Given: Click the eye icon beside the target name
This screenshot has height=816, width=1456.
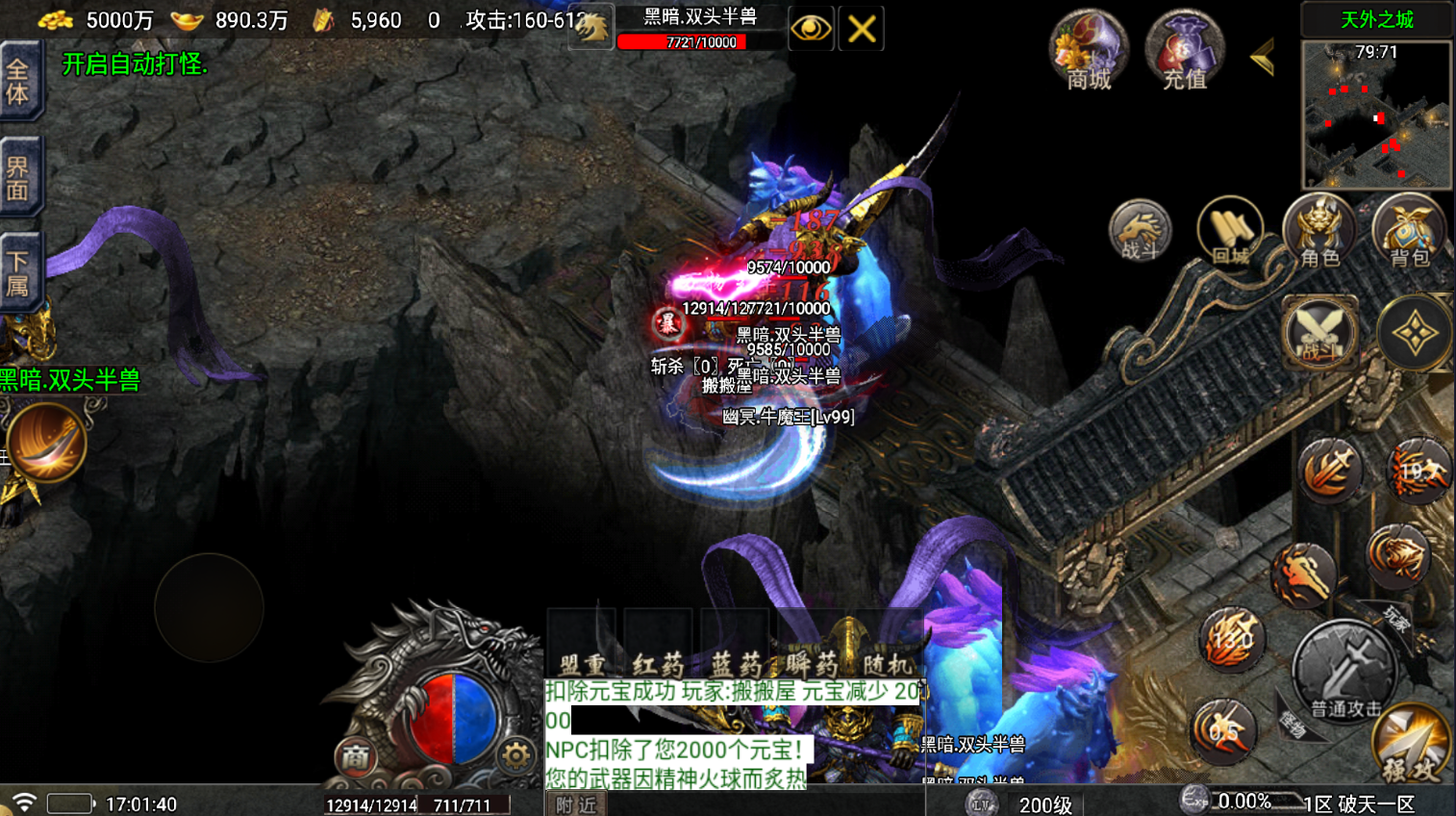Looking at the screenshot, I should [x=810, y=29].
